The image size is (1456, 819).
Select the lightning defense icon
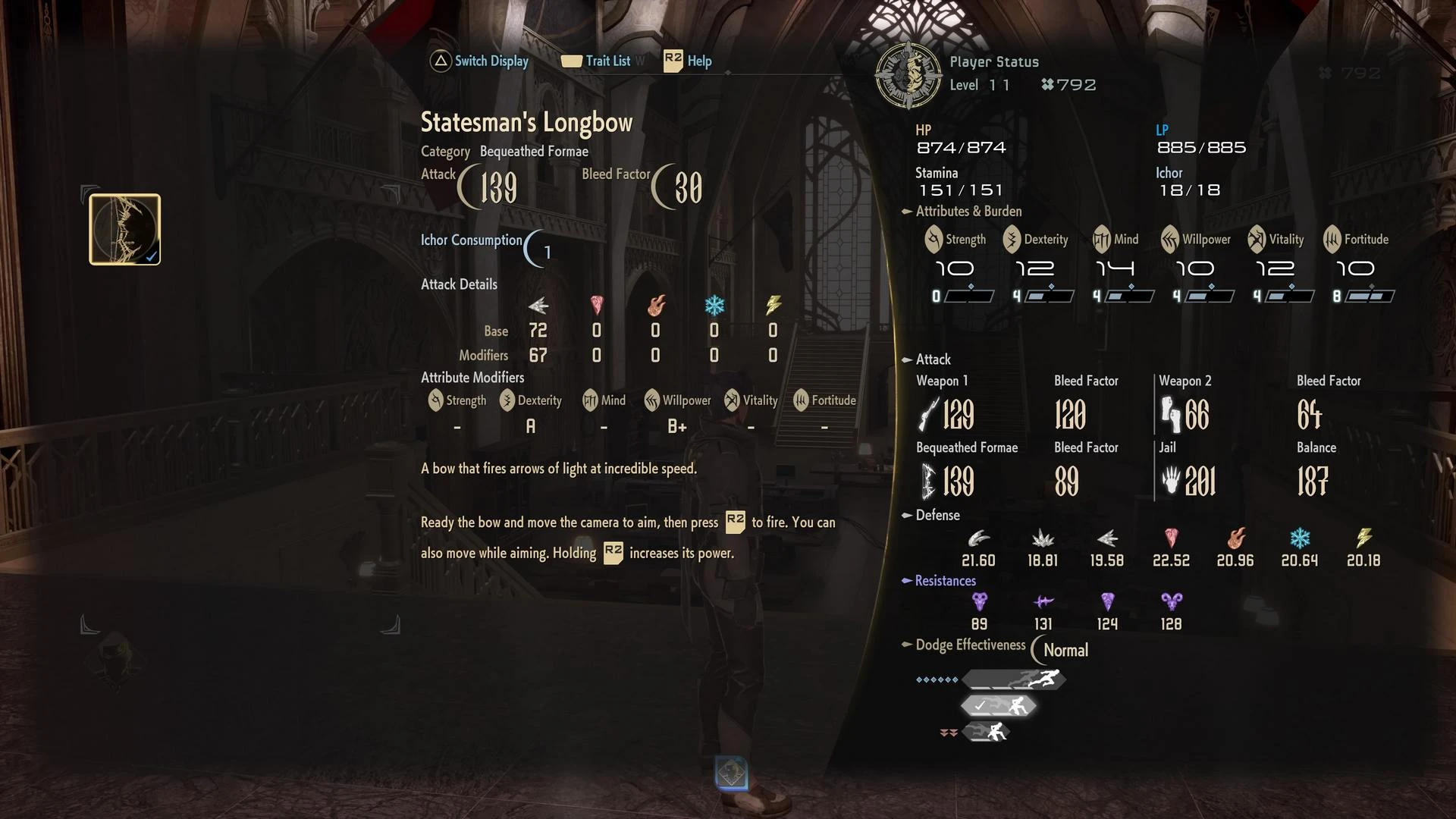(1365, 540)
